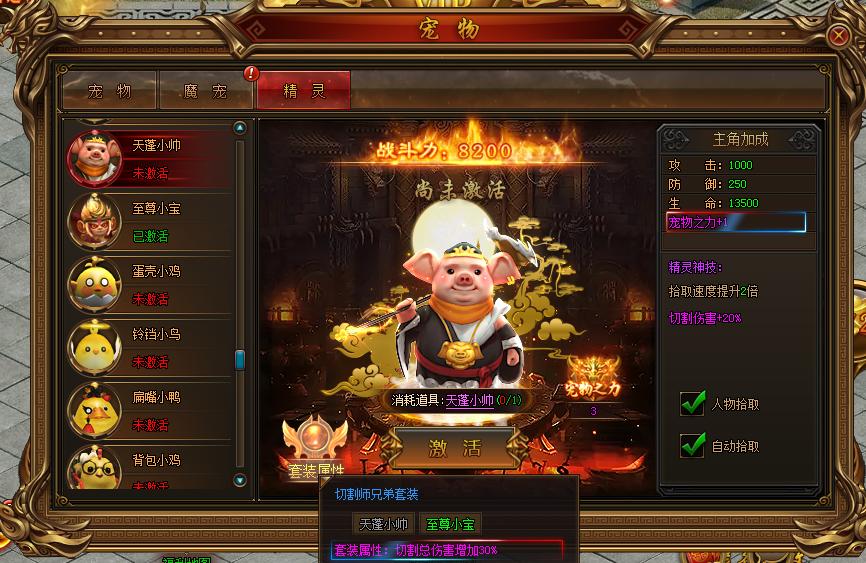This screenshot has height=563, width=866.
Task: Click the 激活 activate button
Action: click(455, 447)
